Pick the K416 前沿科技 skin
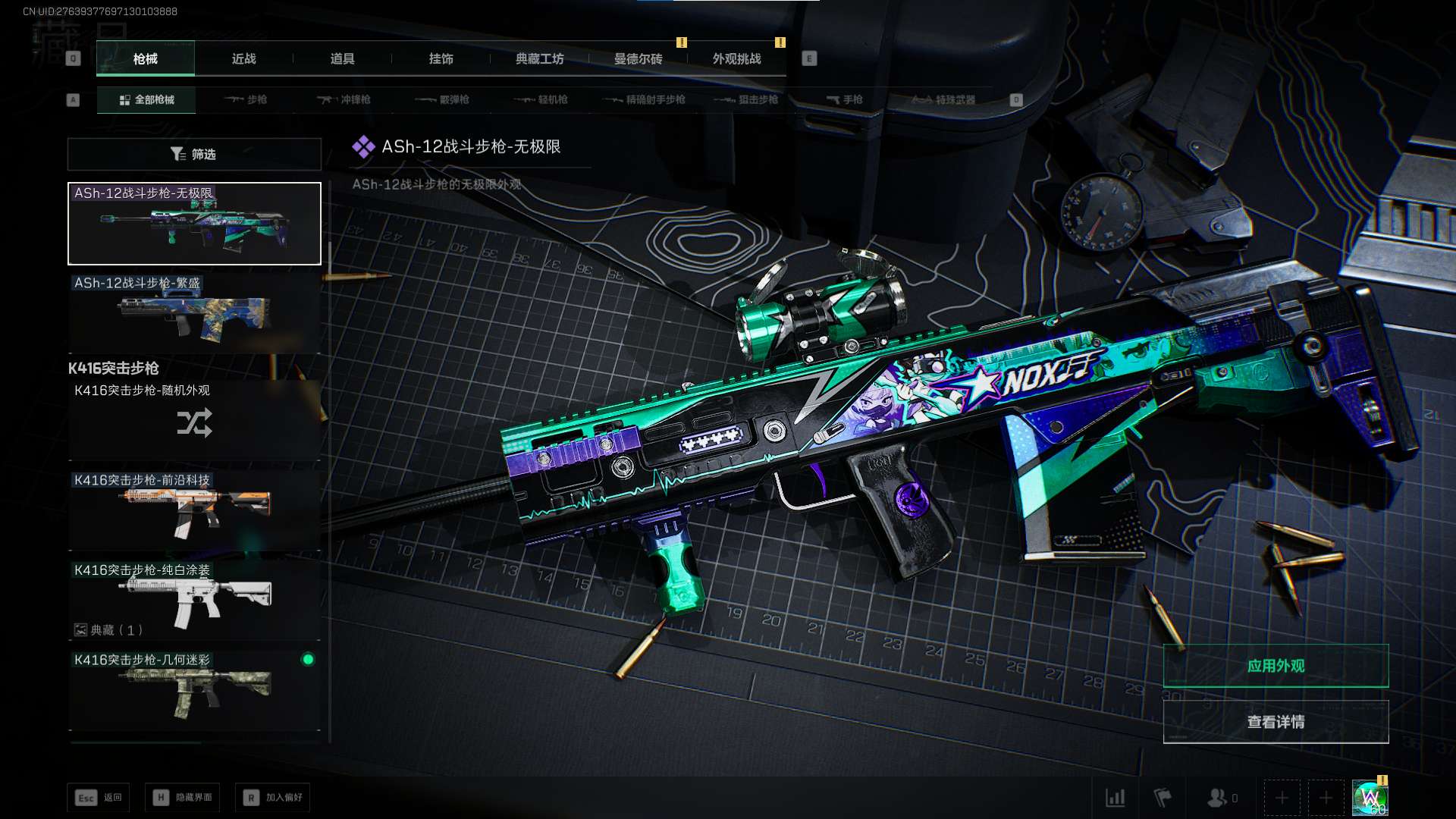 tap(194, 510)
